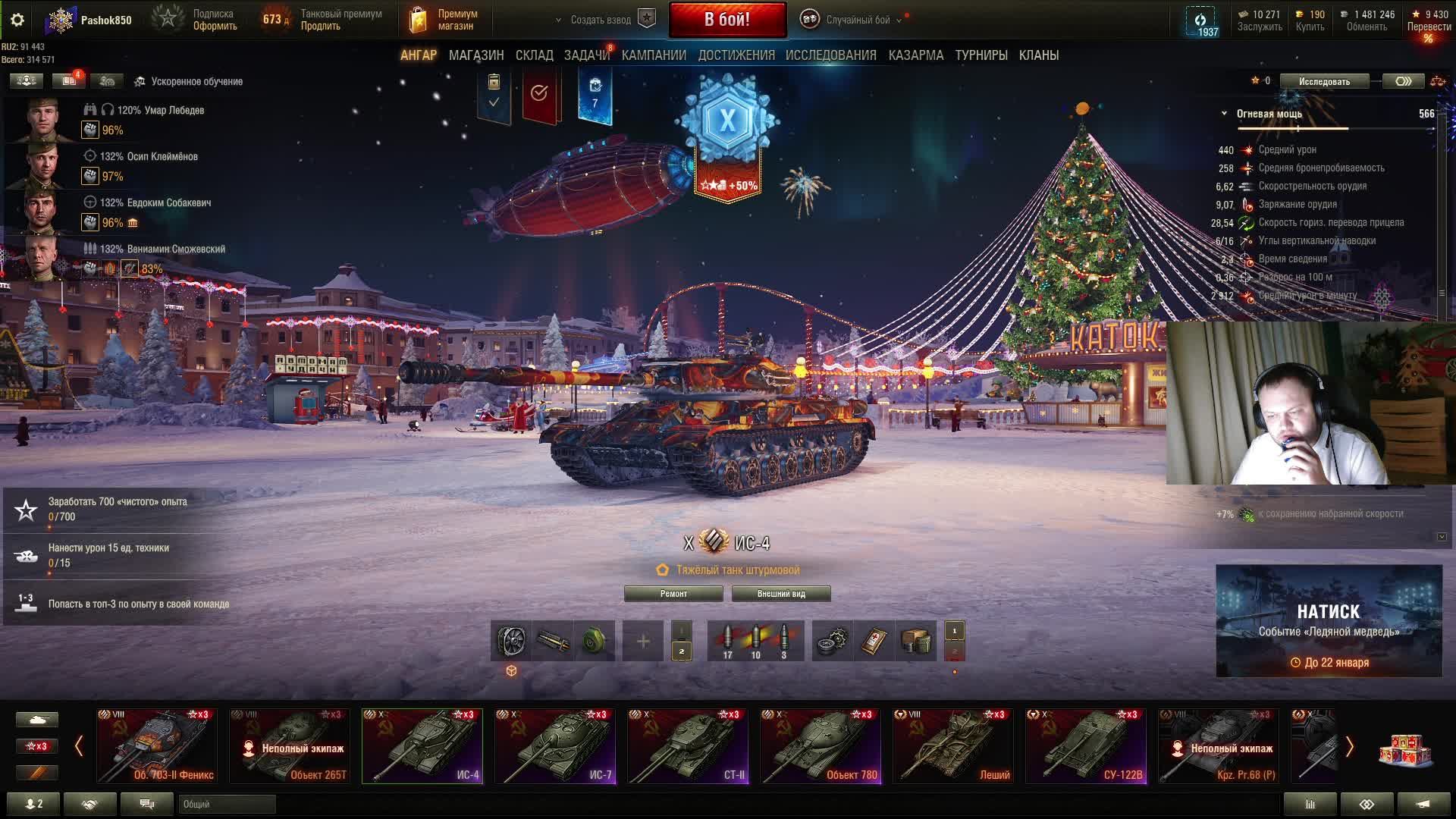Click the Общий chat input field

tap(227, 804)
